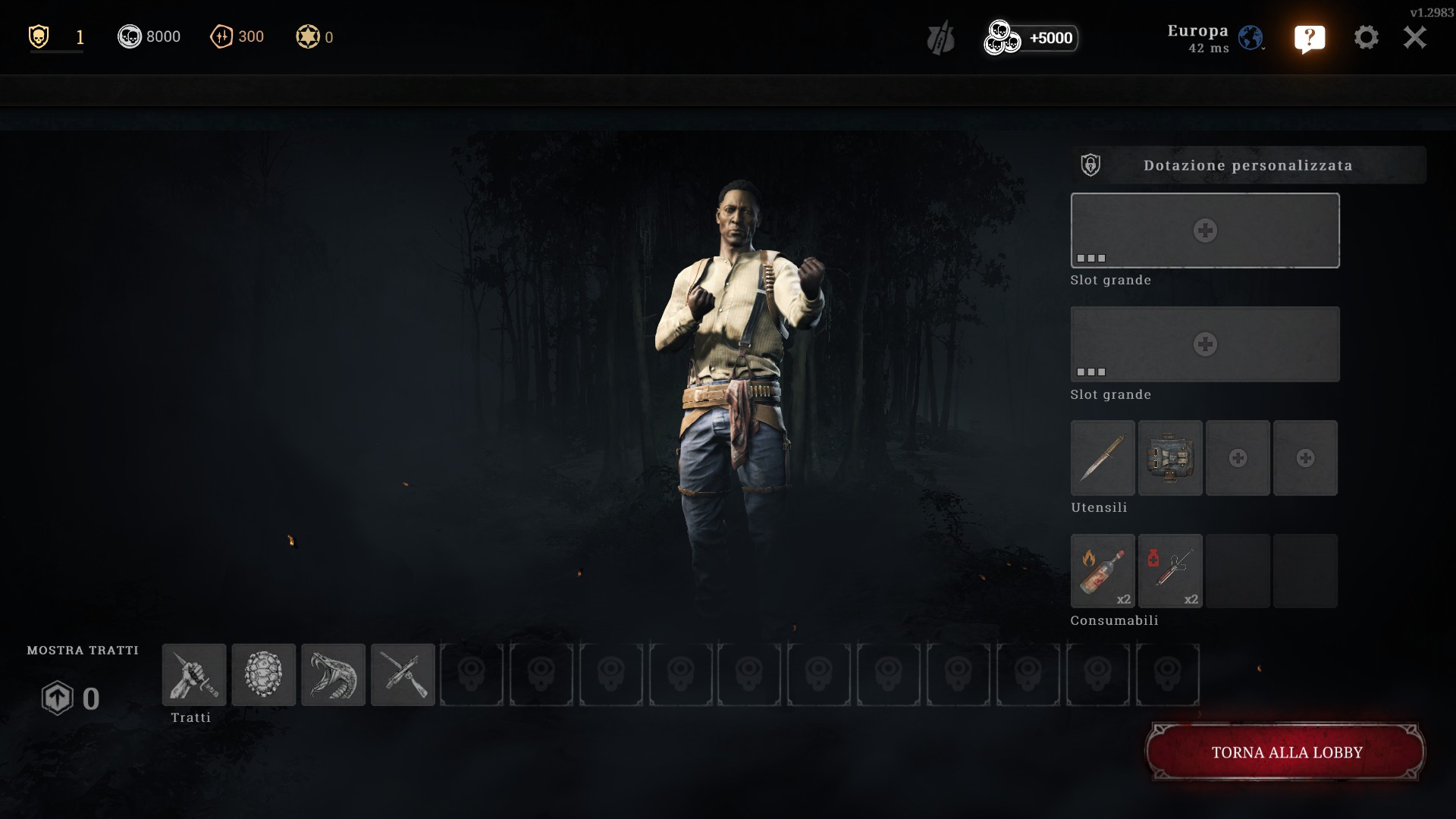This screenshot has height=819, width=1456.
Task: Open the settings gear menu
Action: pyautogui.click(x=1366, y=37)
